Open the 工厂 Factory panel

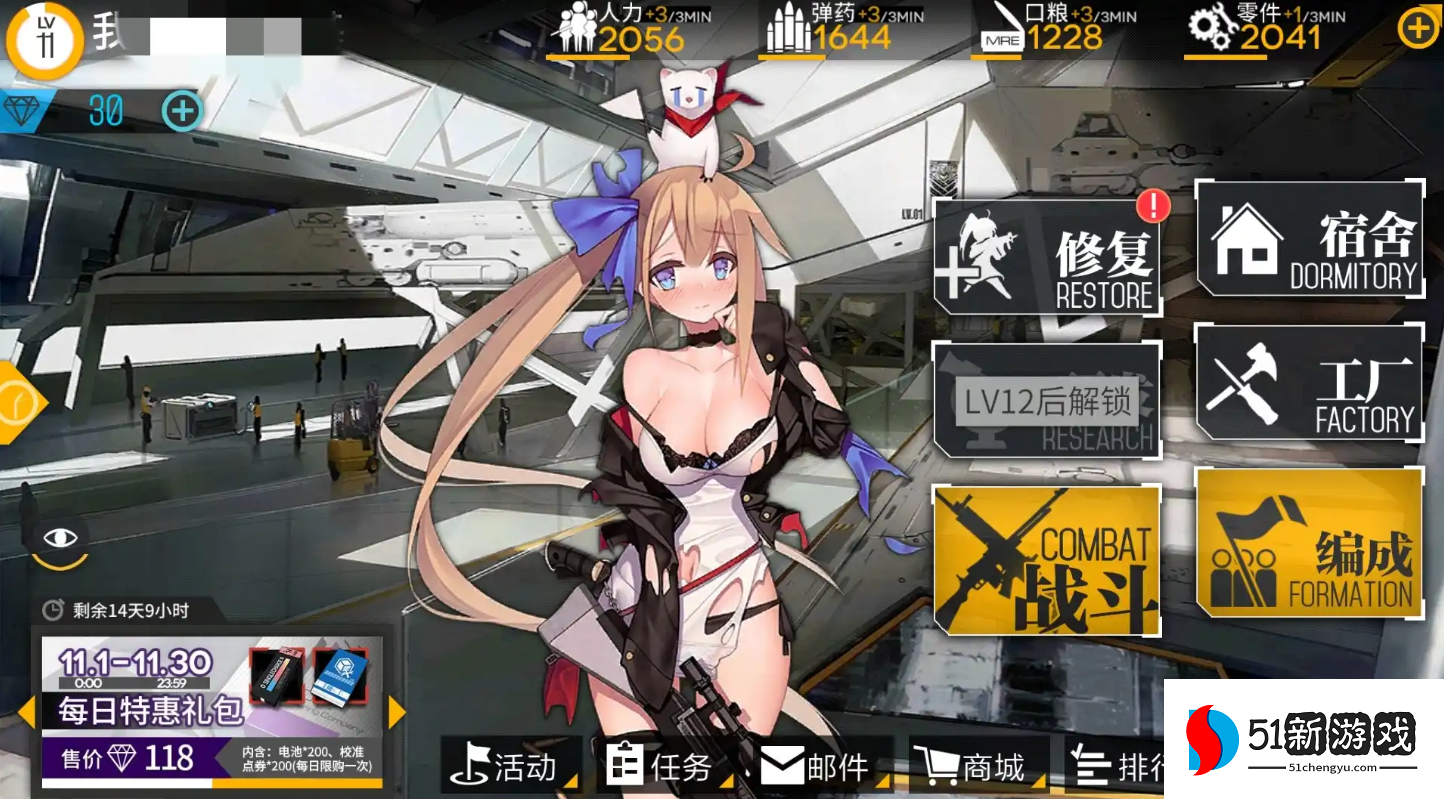click(x=1310, y=385)
